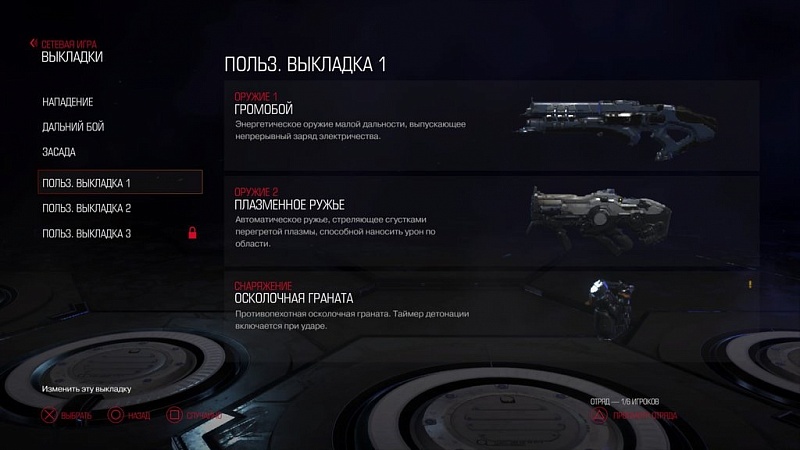Change weapon 2 Плазменное ружье slot
The width and height of the screenshot is (800, 450).
(x=490, y=216)
